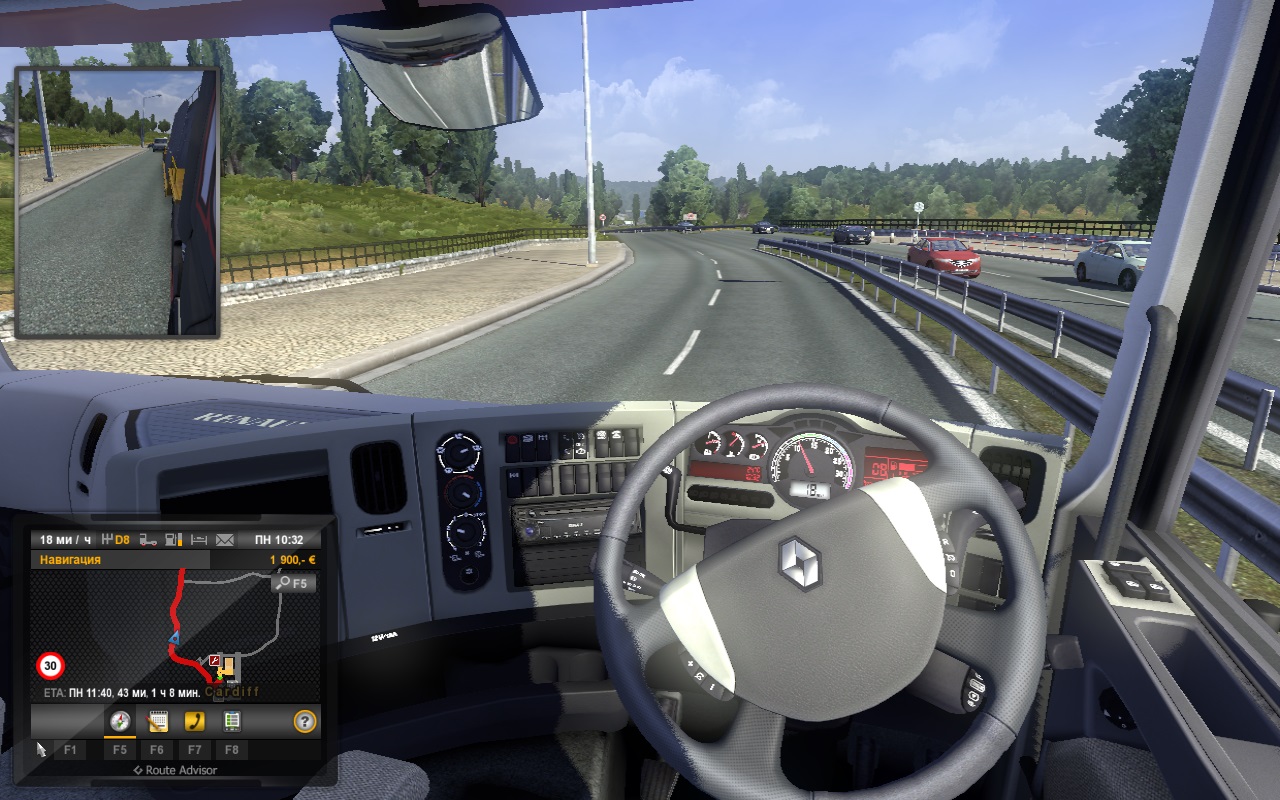The width and height of the screenshot is (1280, 800).
Task: Open the envelope mail icon
Action: pyautogui.click(x=225, y=540)
